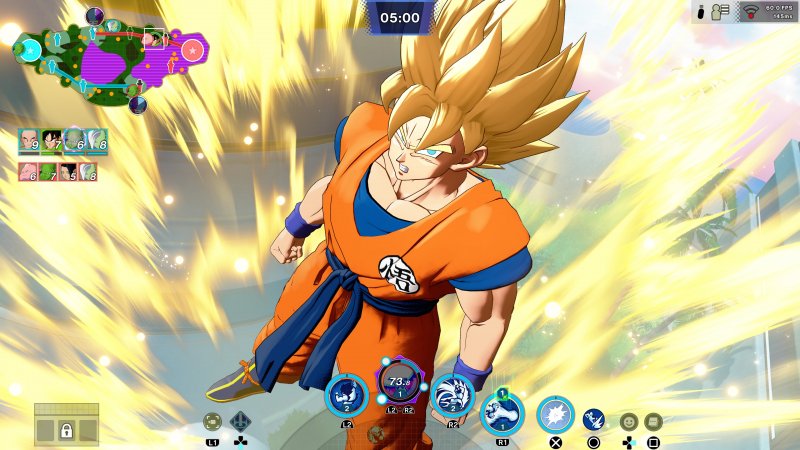800x450 pixels.
Task: Select the cyan star base marker on minimap
Action: point(30,48)
